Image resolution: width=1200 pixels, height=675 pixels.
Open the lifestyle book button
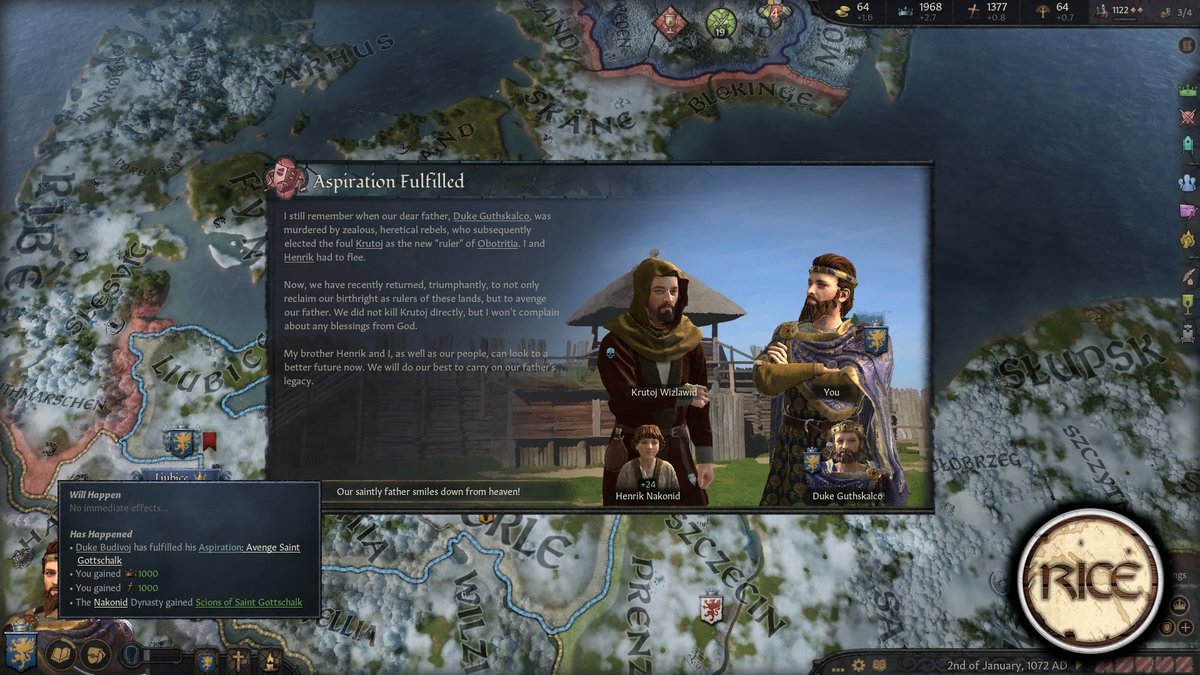click(62, 654)
